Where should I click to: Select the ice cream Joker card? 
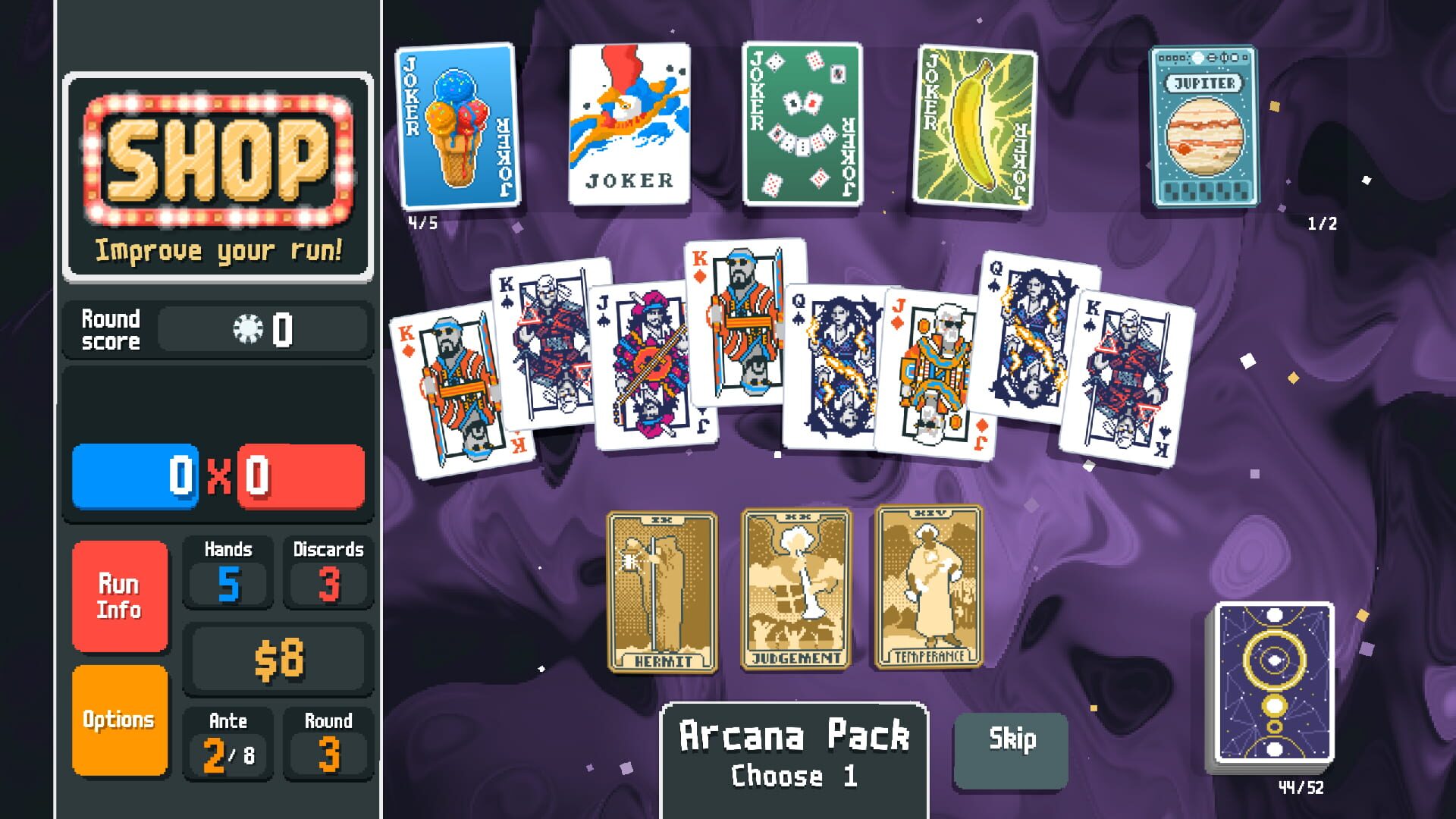click(455, 129)
